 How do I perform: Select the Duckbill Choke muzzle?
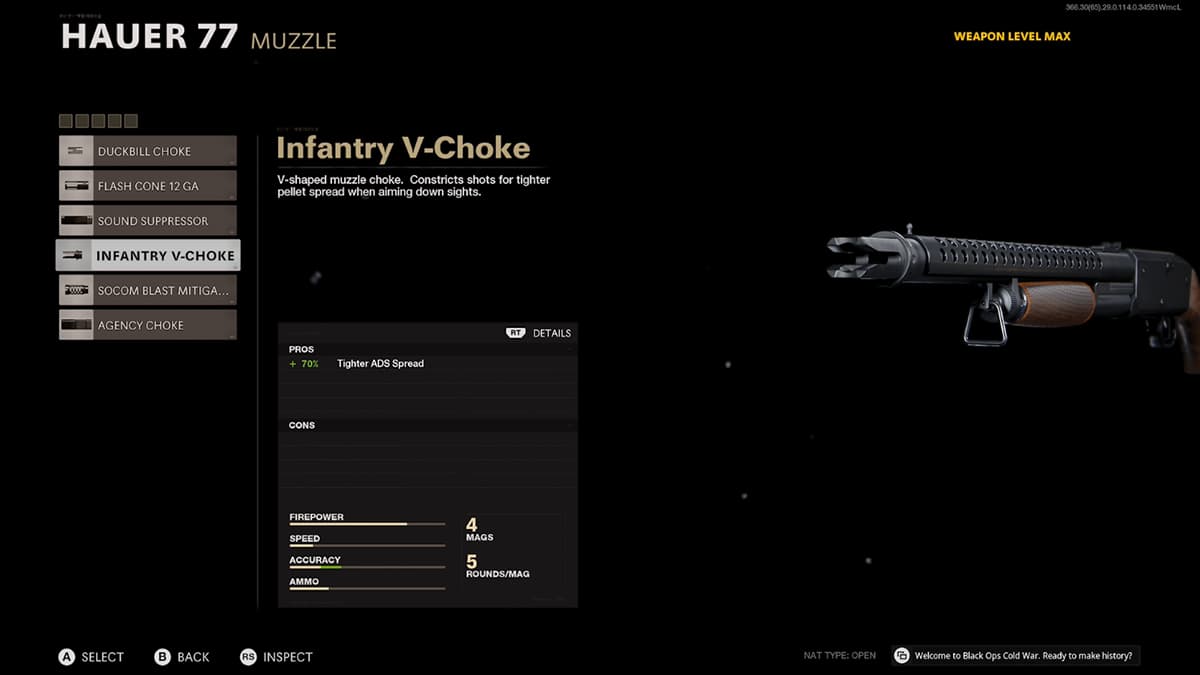148,151
